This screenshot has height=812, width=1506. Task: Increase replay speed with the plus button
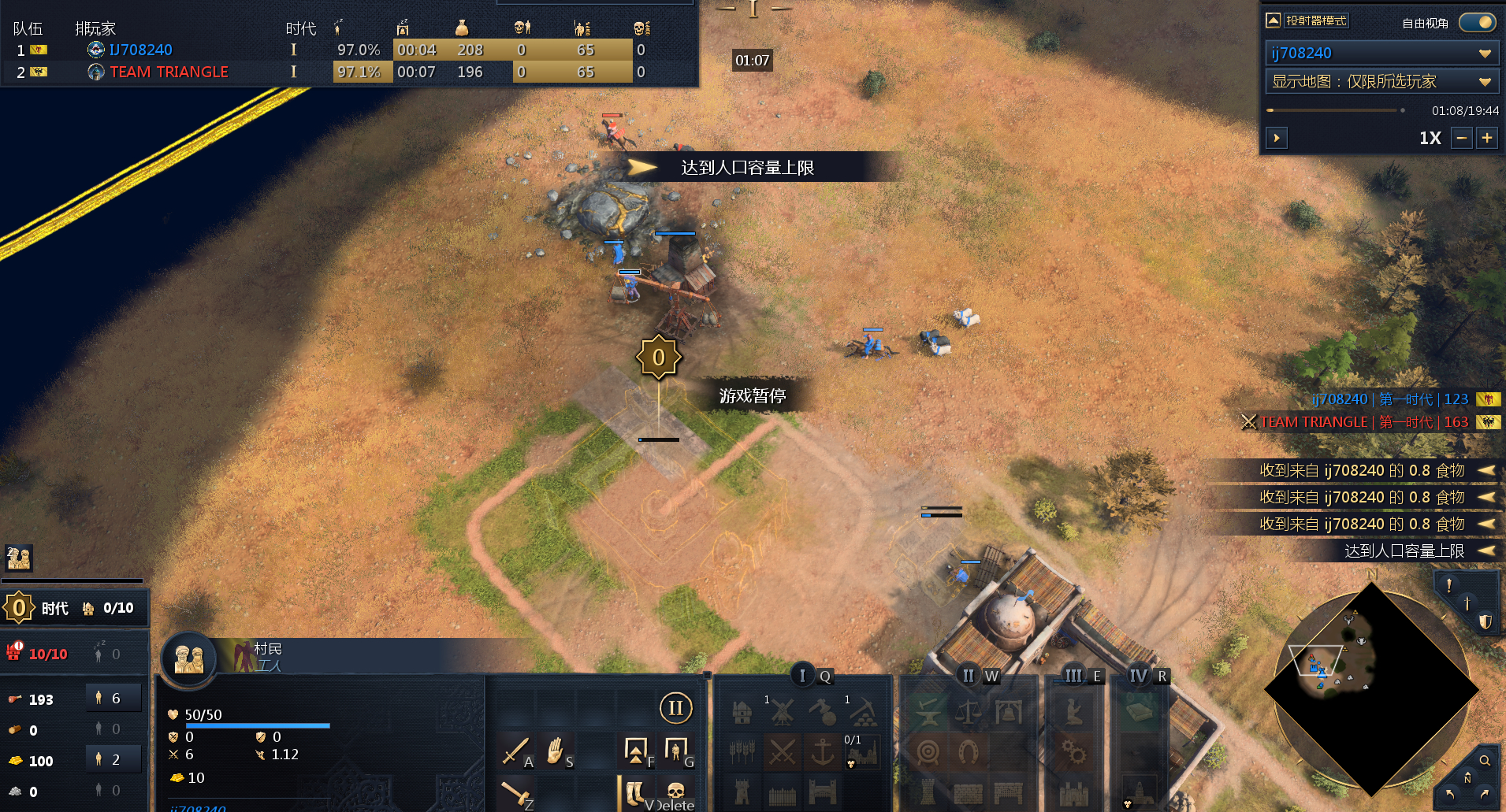[x=1487, y=138]
